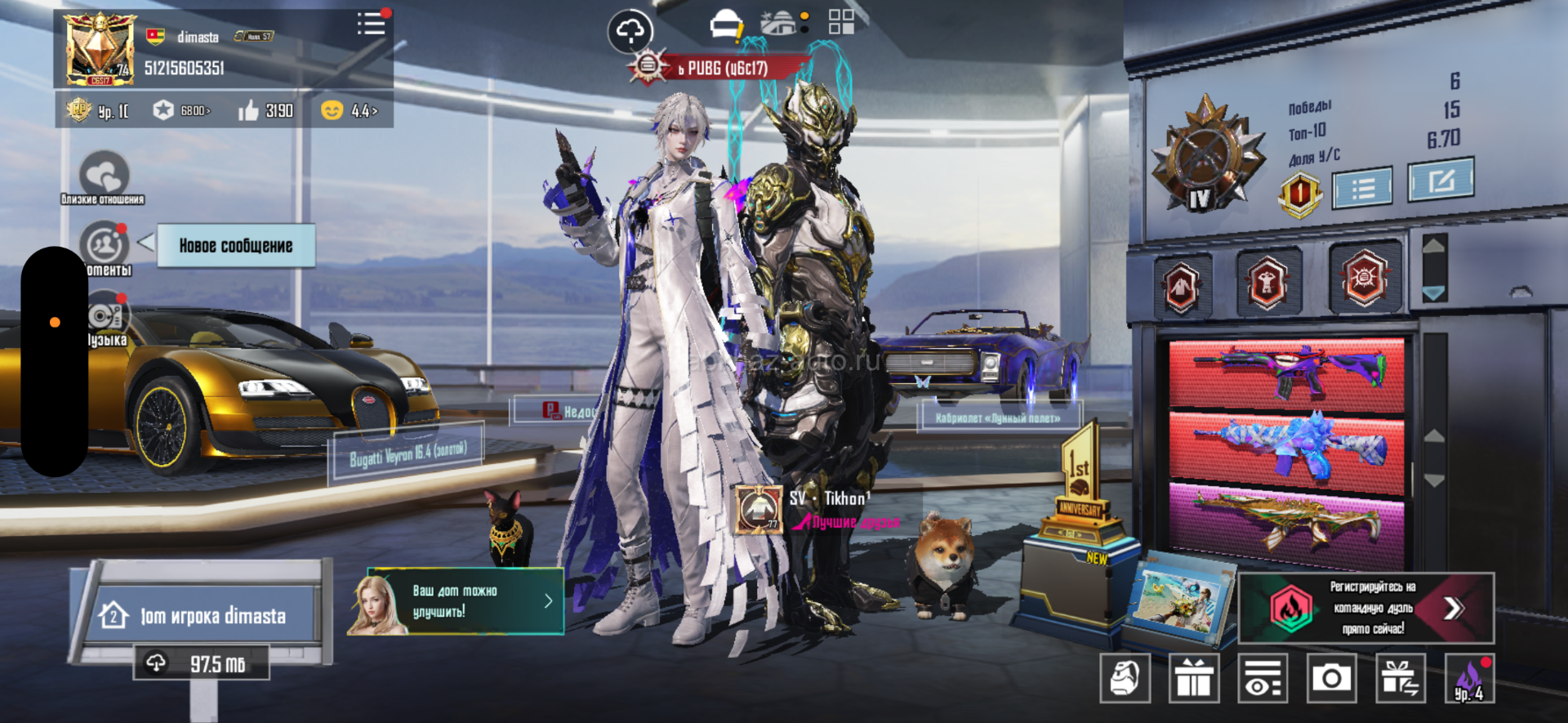Read the Новое сообщение notification
The height and width of the screenshot is (723, 1568).
tap(235, 246)
